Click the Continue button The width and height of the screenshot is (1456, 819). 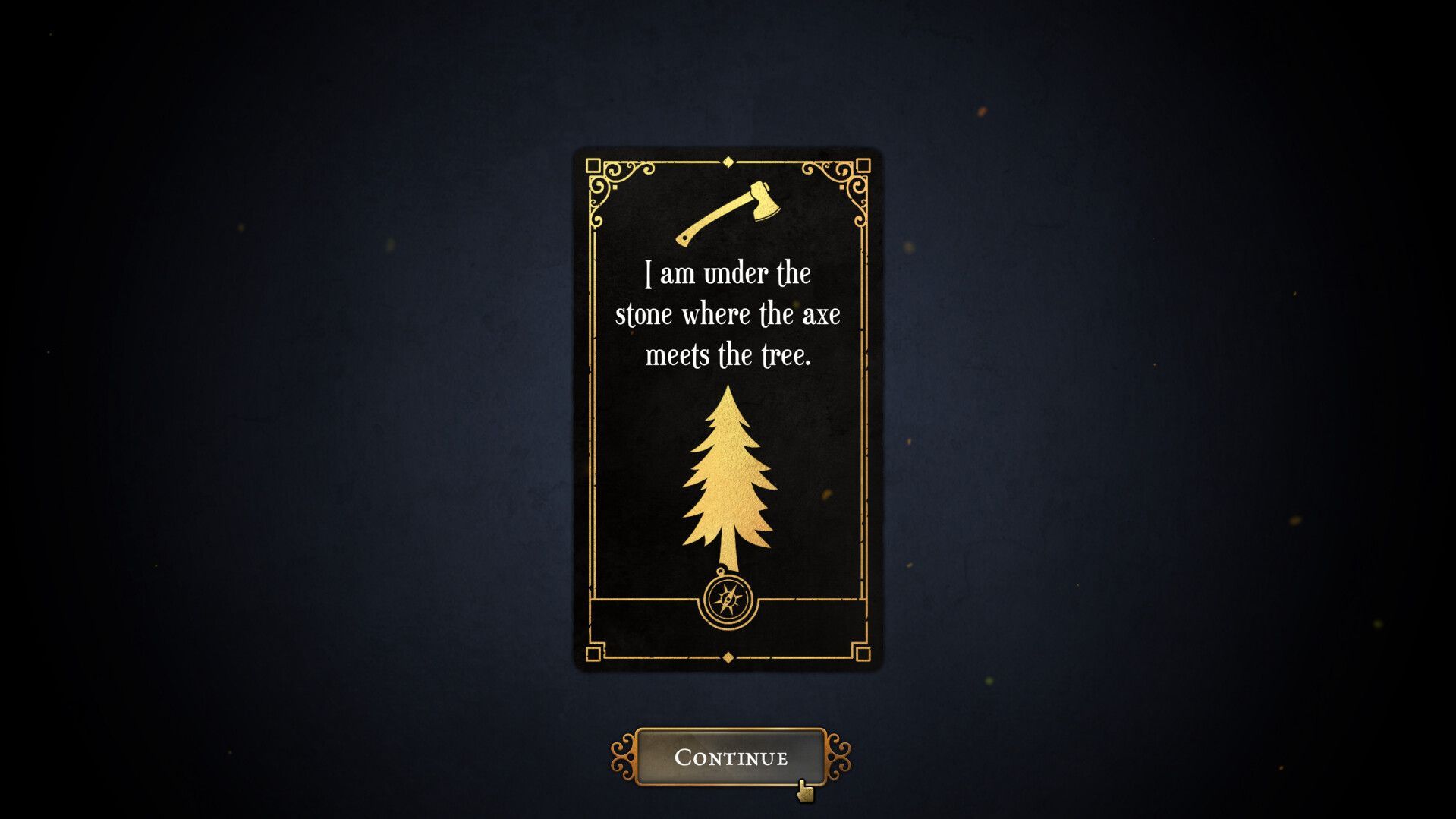(x=730, y=757)
